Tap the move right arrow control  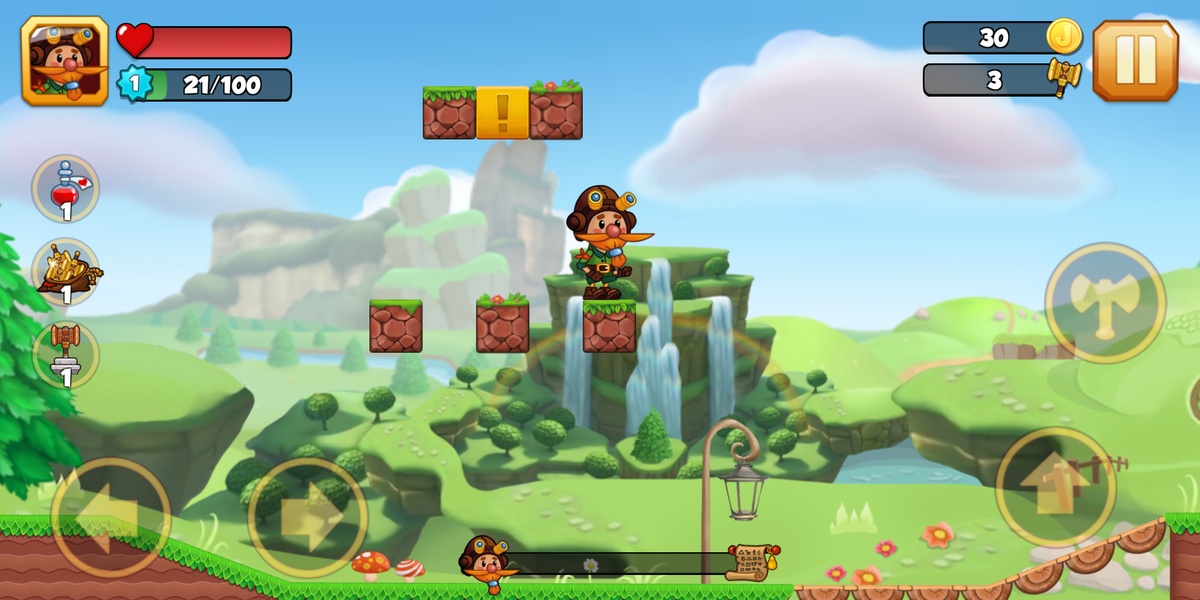click(308, 517)
